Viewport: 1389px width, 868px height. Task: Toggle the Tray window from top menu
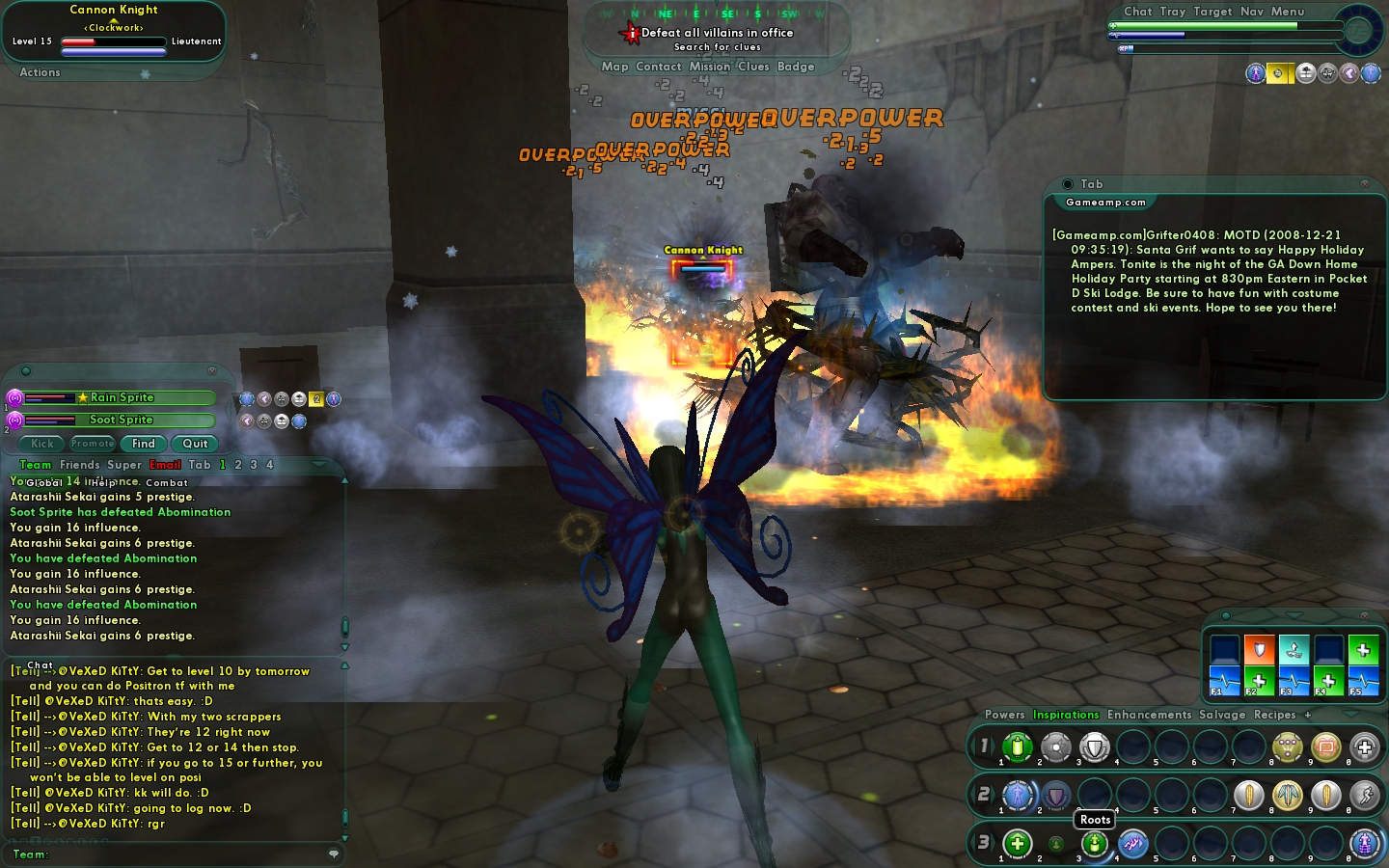[x=1173, y=12]
